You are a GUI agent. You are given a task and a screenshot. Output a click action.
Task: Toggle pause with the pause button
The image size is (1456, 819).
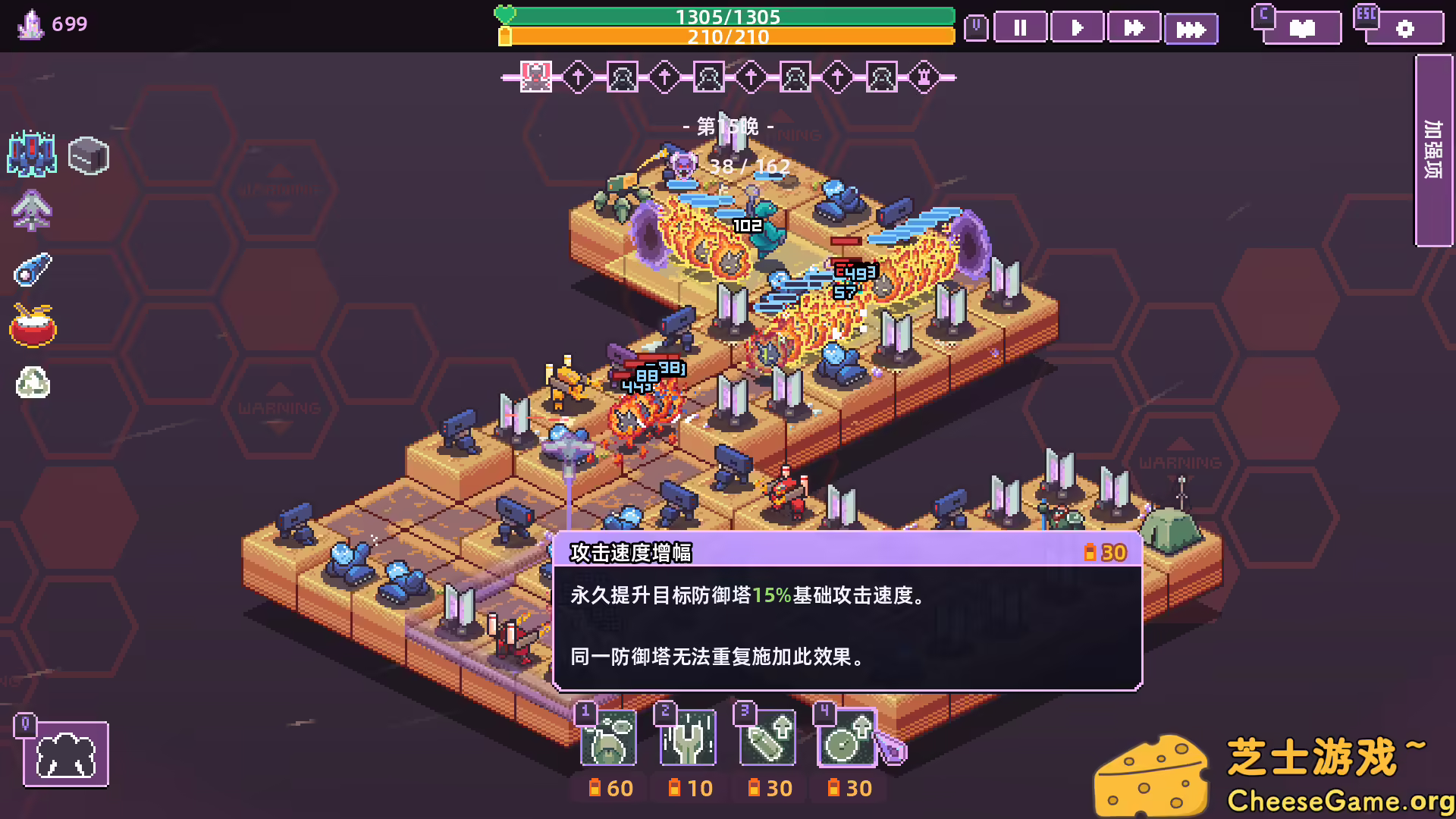pos(1021,28)
